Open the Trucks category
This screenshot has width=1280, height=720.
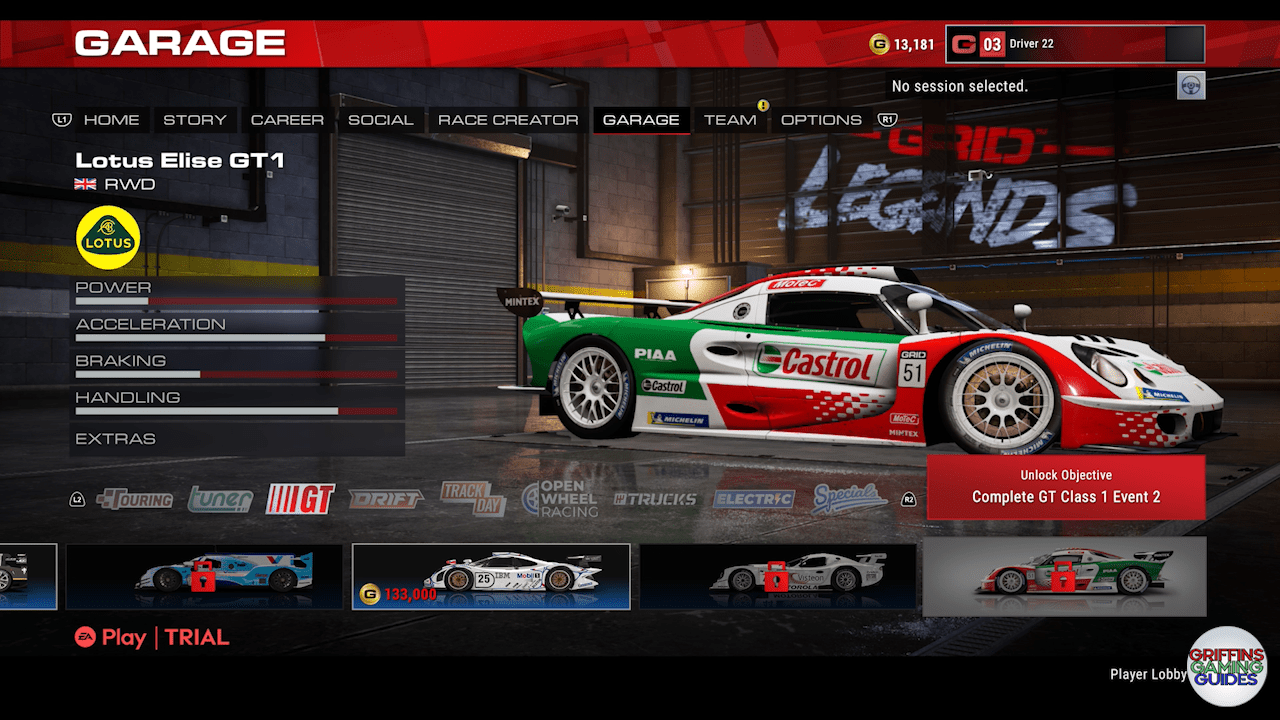pos(656,498)
